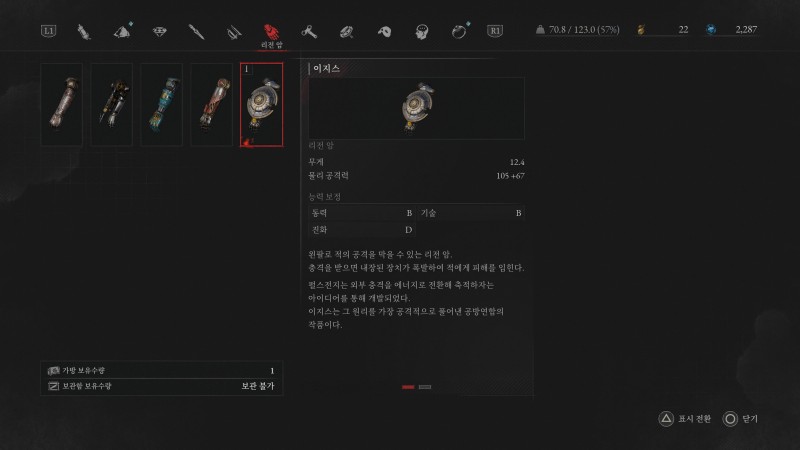Switch to the pyramid icon tab

(122, 32)
